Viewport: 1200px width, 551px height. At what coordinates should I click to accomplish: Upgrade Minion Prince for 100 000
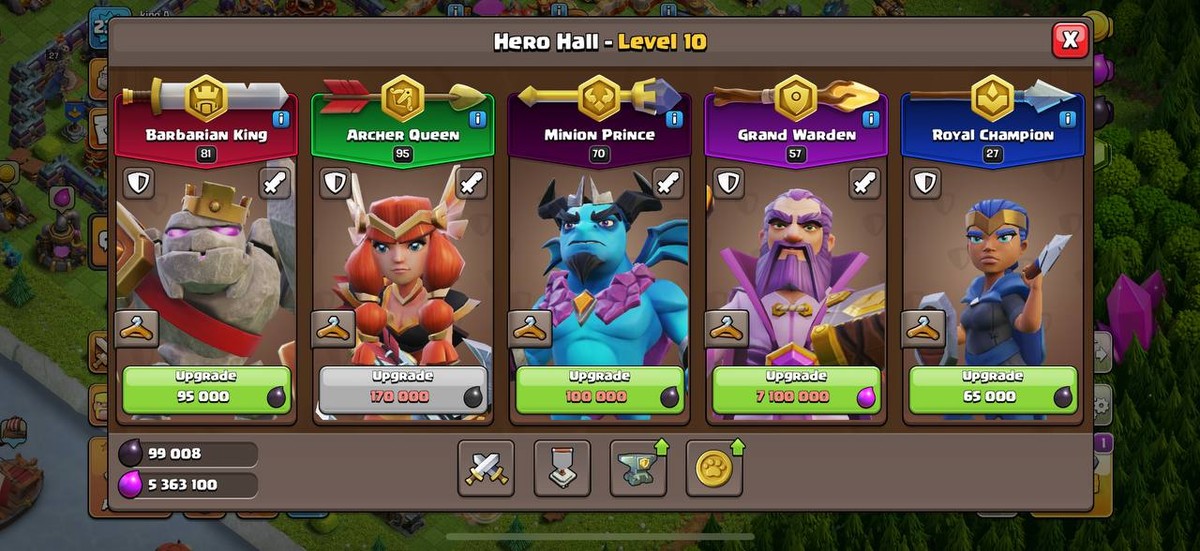click(x=600, y=389)
